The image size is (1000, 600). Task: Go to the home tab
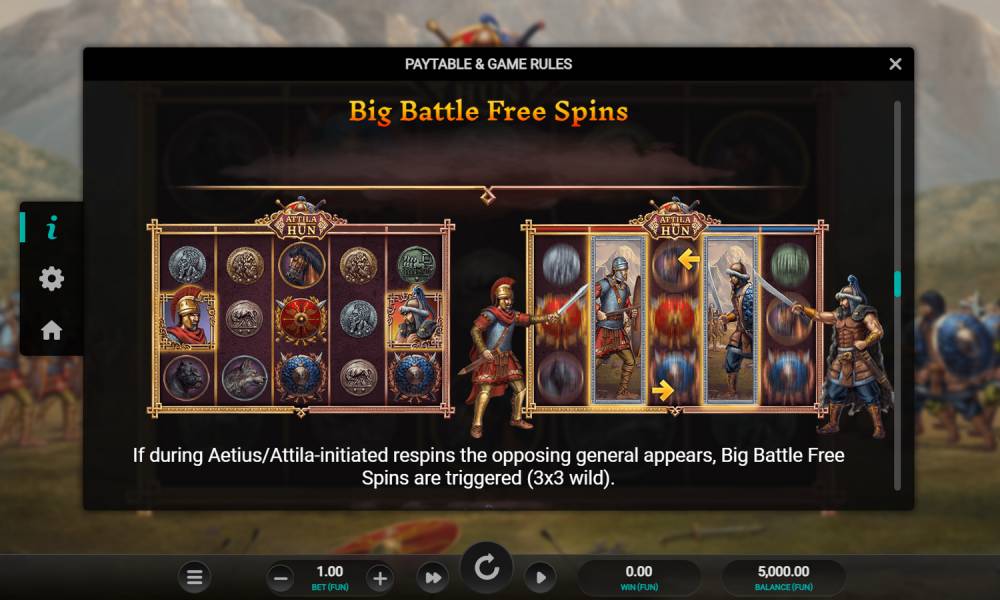(51, 330)
